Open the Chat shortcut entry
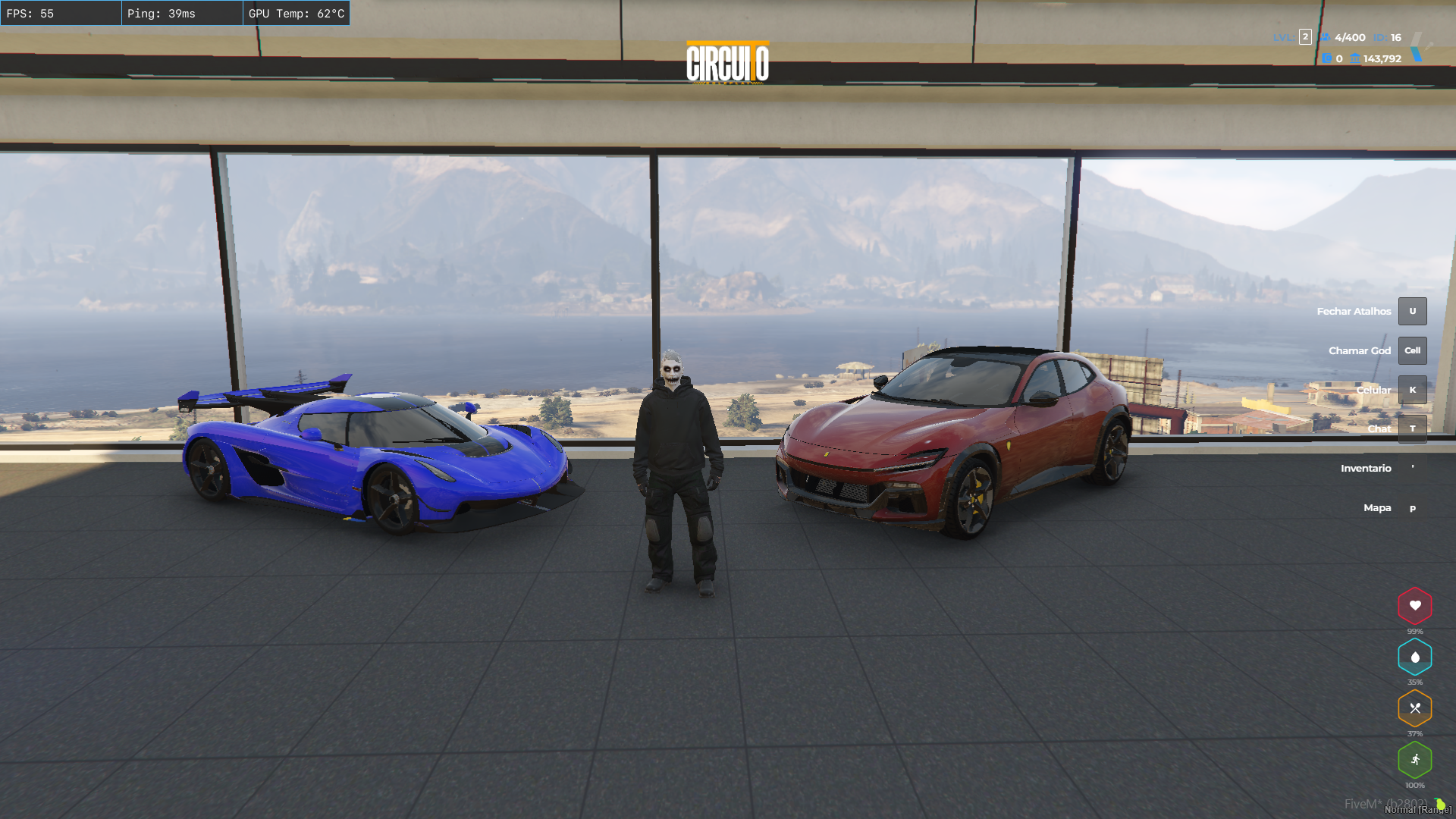The width and height of the screenshot is (1456, 819). coord(1395,429)
